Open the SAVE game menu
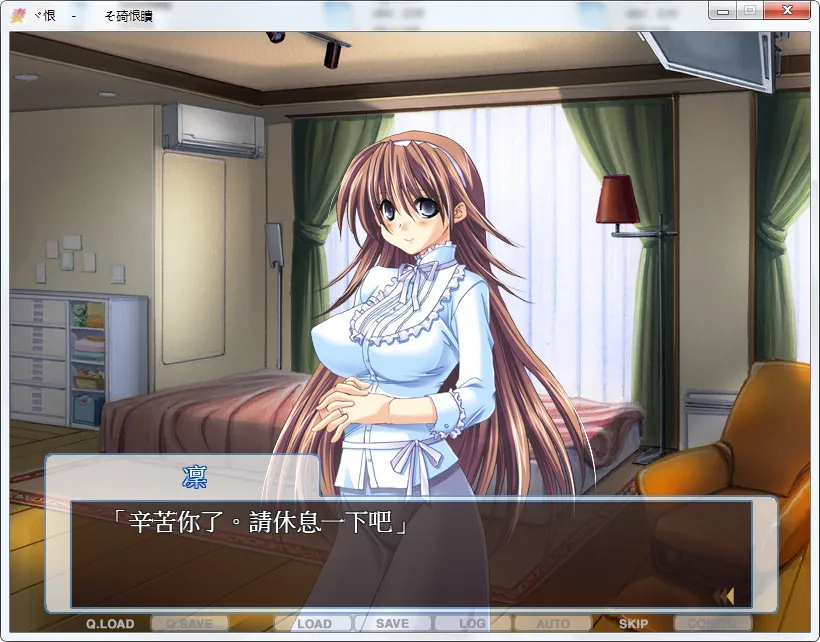820x642 pixels. point(392,624)
